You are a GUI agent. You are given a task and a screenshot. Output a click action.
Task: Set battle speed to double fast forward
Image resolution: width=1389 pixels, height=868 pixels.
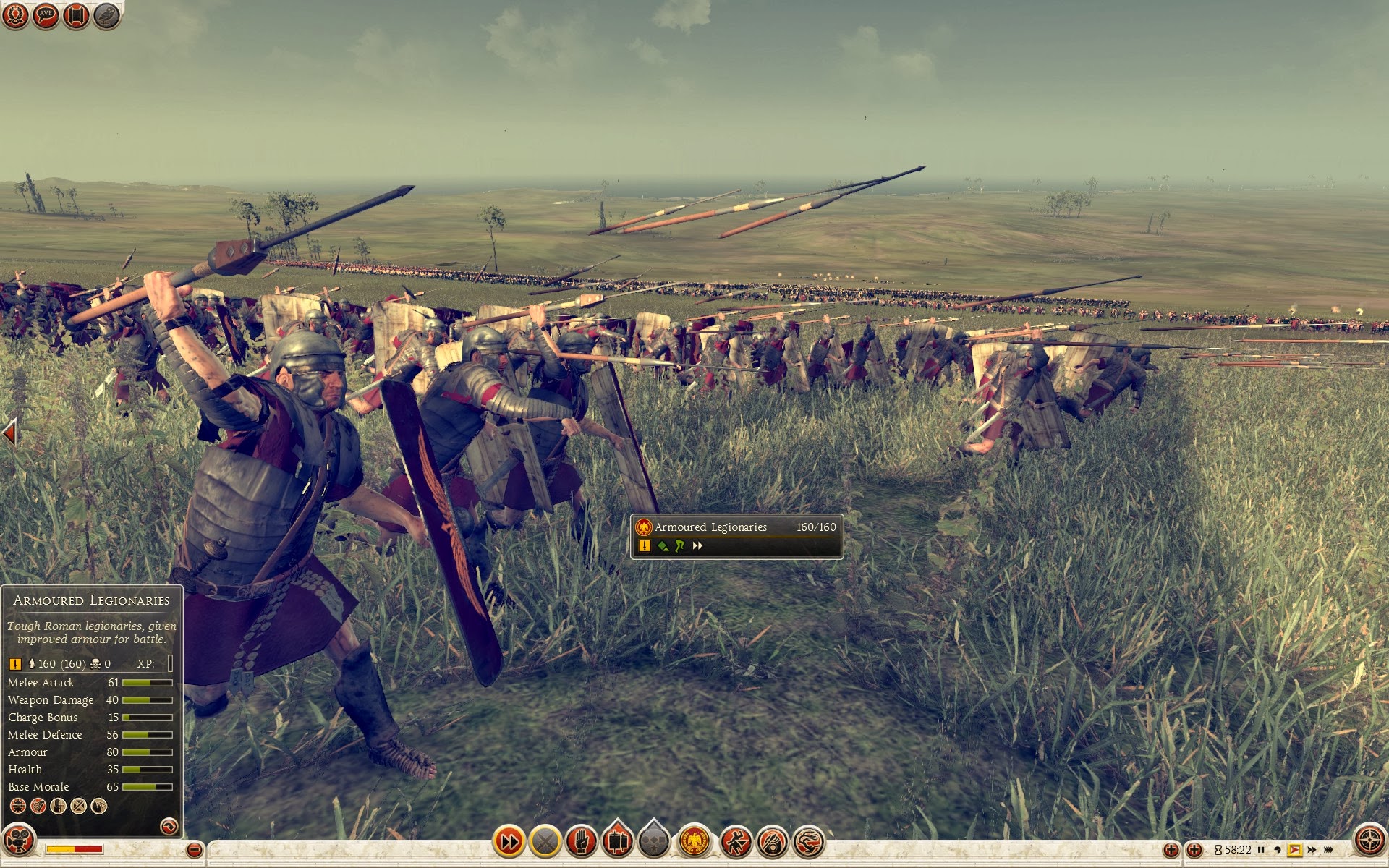pos(1312,850)
